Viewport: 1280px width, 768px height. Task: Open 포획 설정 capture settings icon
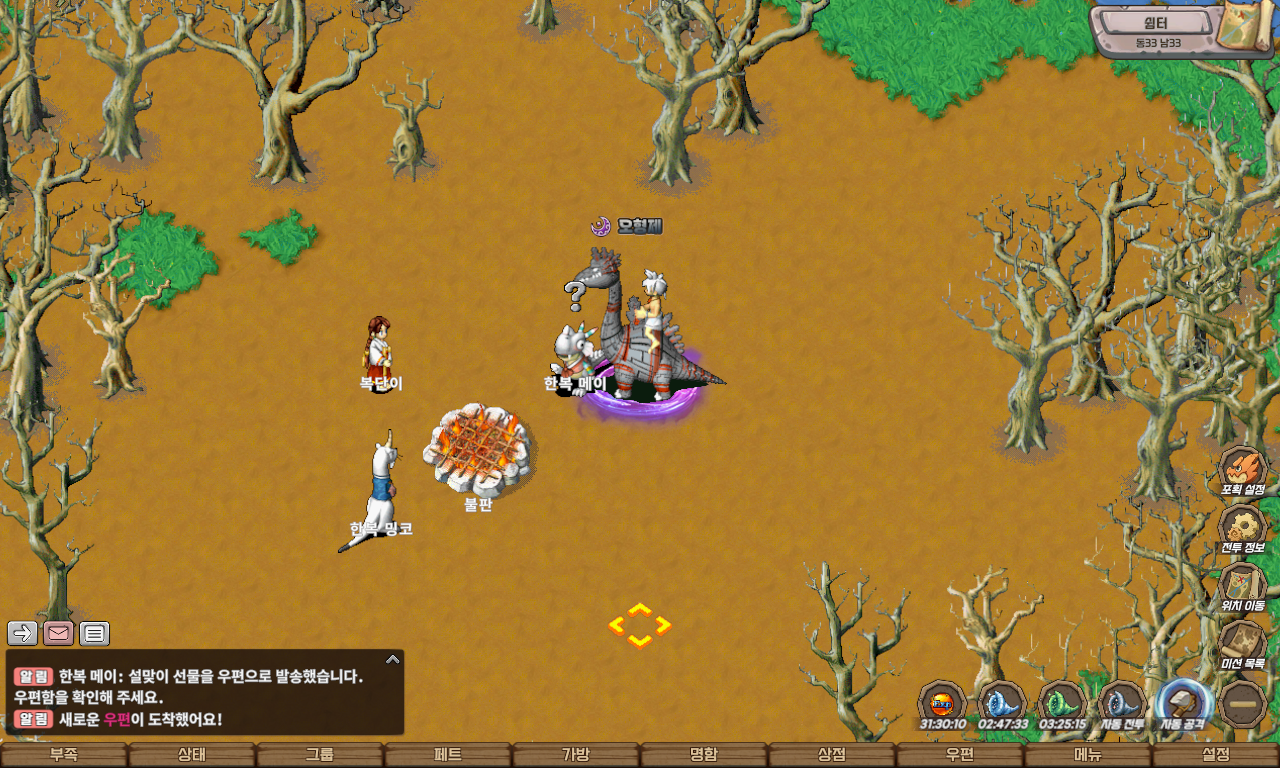1243,470
